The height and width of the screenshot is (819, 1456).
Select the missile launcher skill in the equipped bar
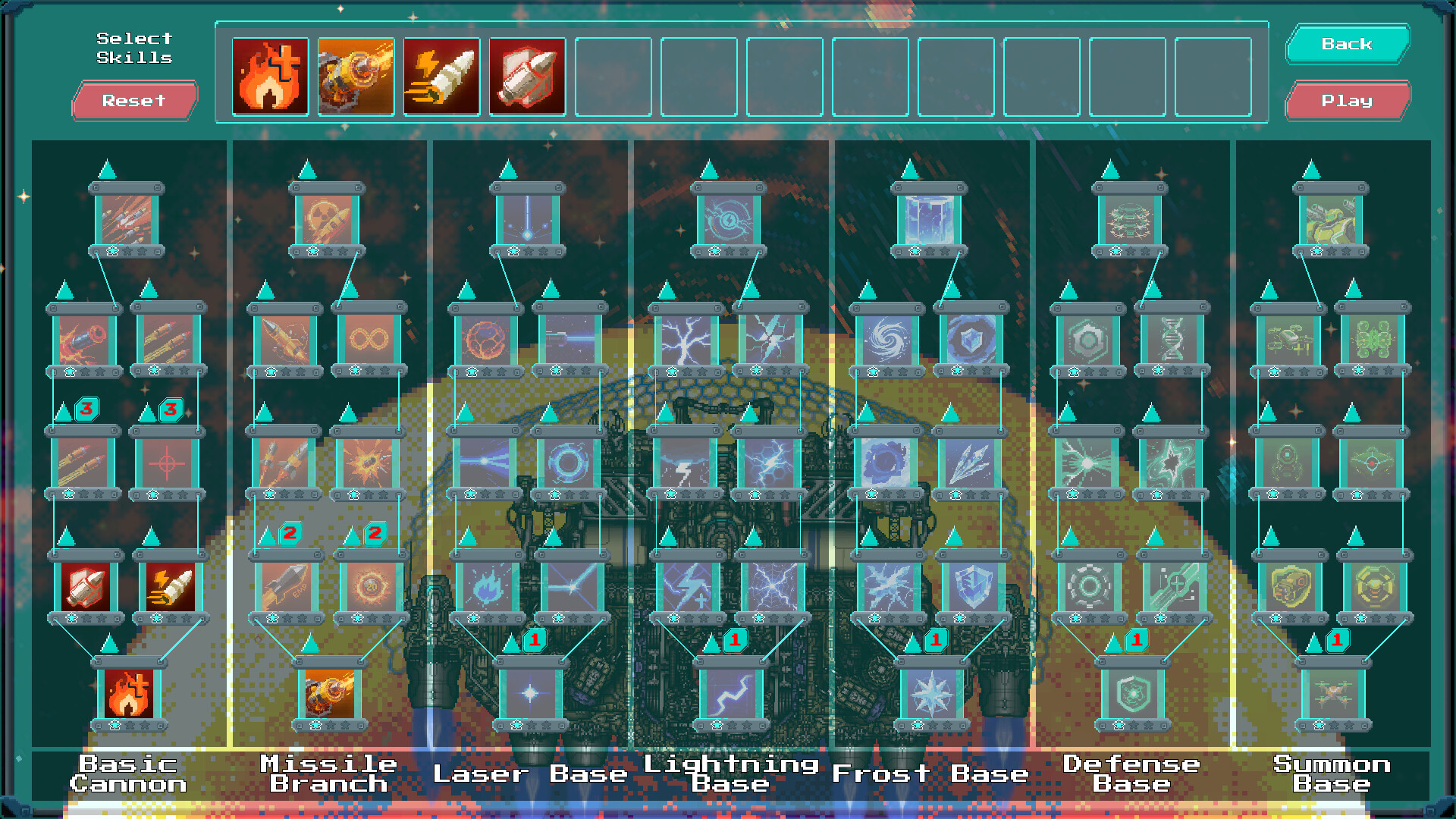click(356, 76)
